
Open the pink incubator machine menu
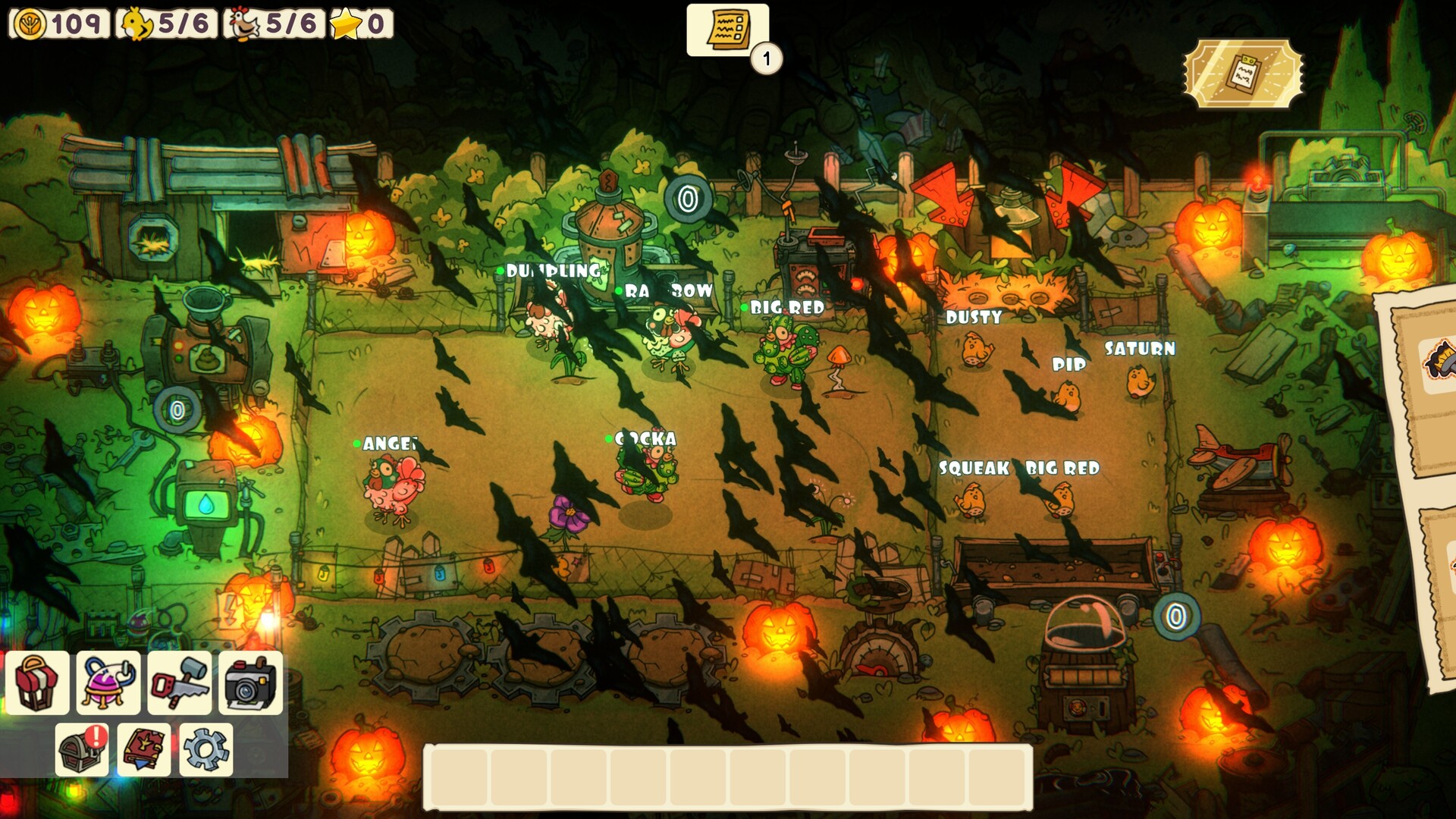[108, 682]
